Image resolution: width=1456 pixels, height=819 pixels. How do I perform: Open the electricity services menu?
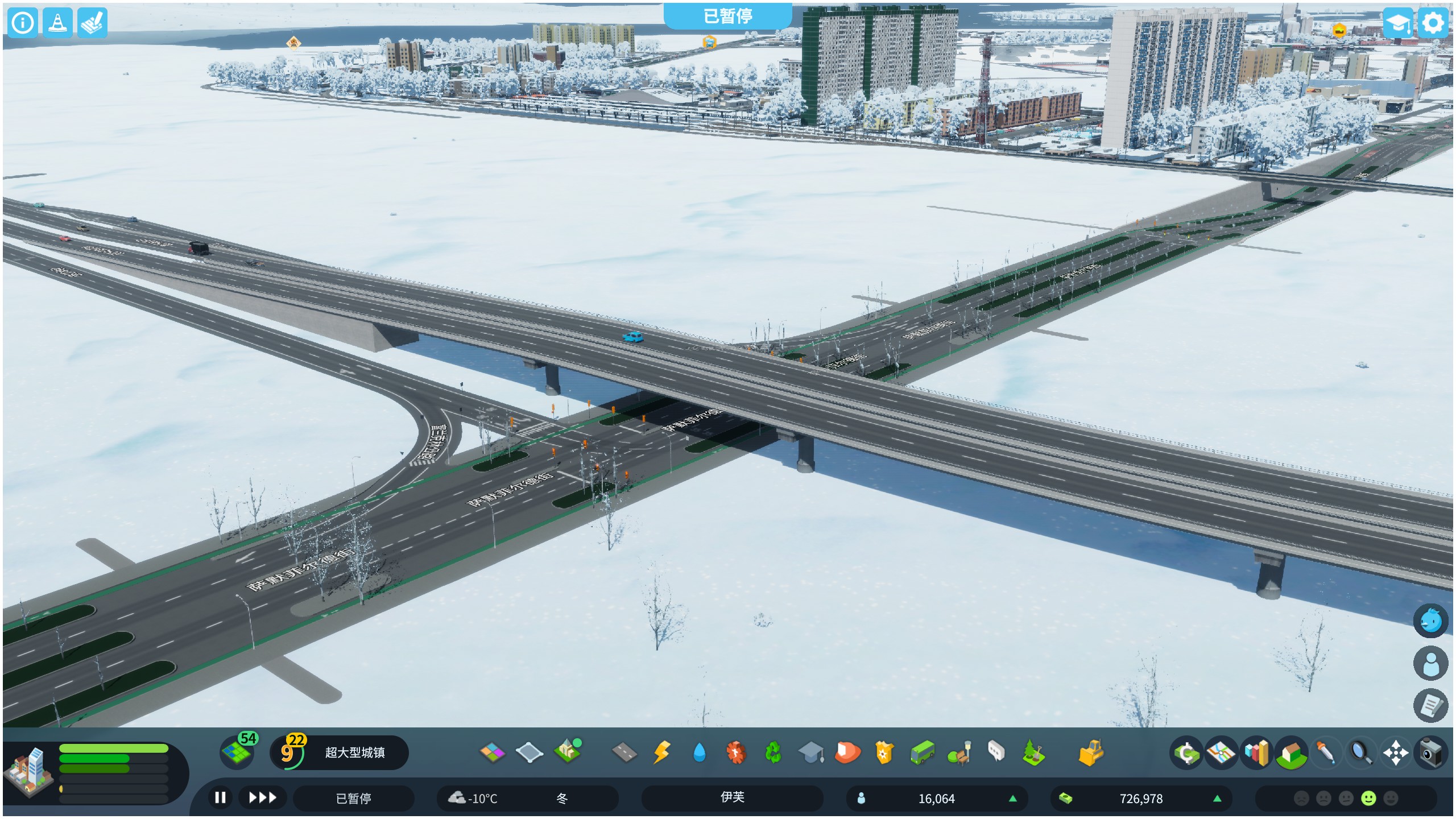coord(661,752)
